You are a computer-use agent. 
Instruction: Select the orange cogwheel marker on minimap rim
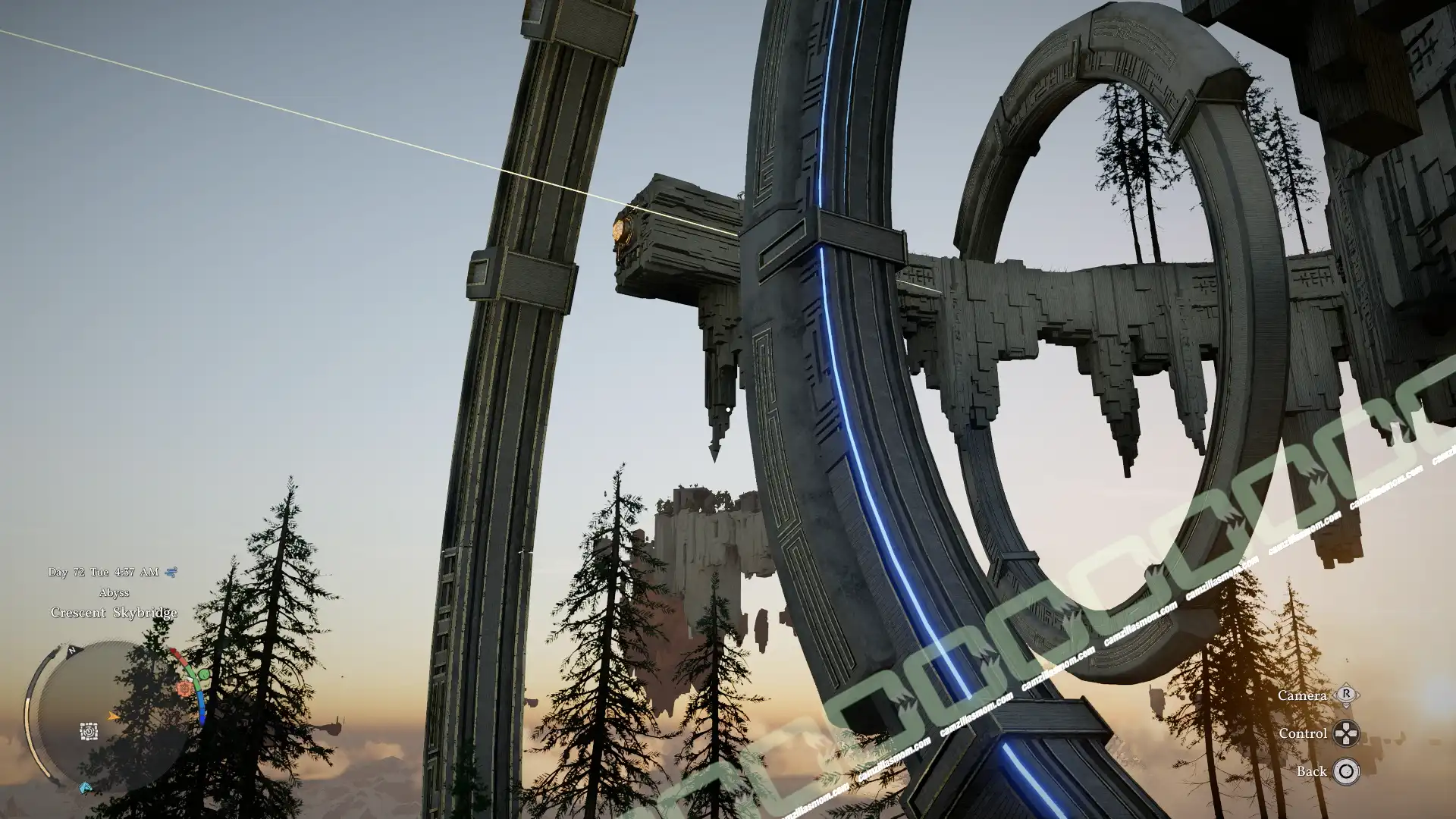tap(184, 689)
